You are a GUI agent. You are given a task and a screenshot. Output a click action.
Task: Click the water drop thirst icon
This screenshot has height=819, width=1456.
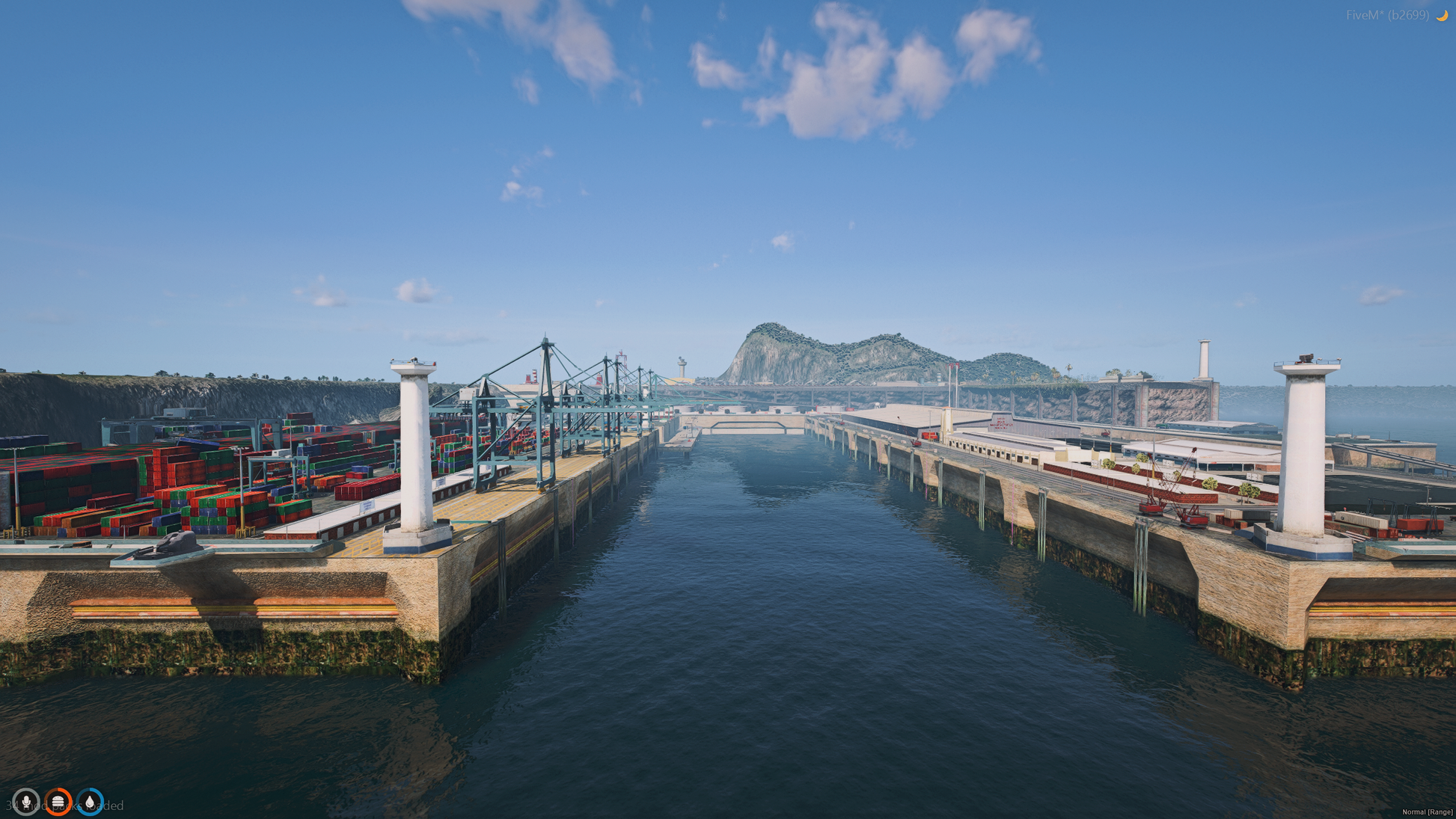click(x=91, y=802)
